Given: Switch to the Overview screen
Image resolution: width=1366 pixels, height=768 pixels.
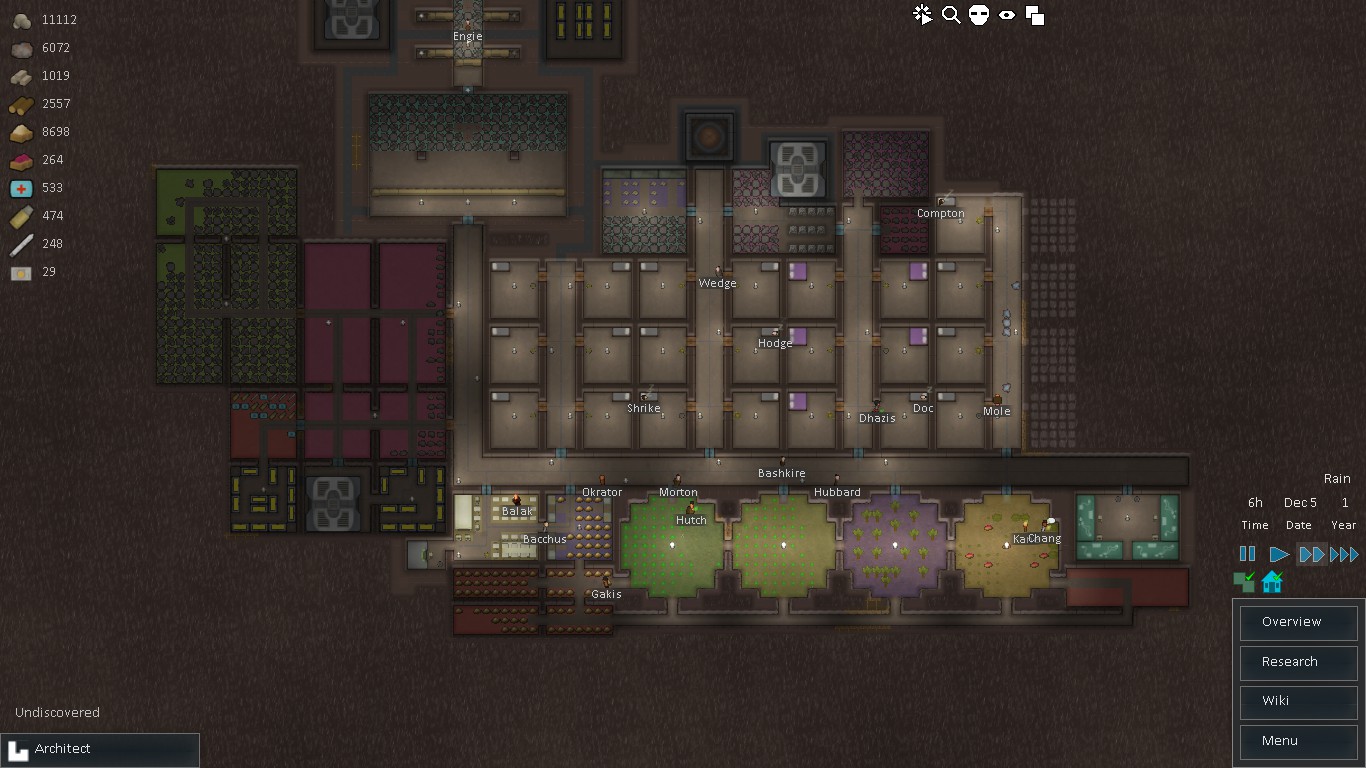Looking at the screenshot, I should tap(1297, 622).
